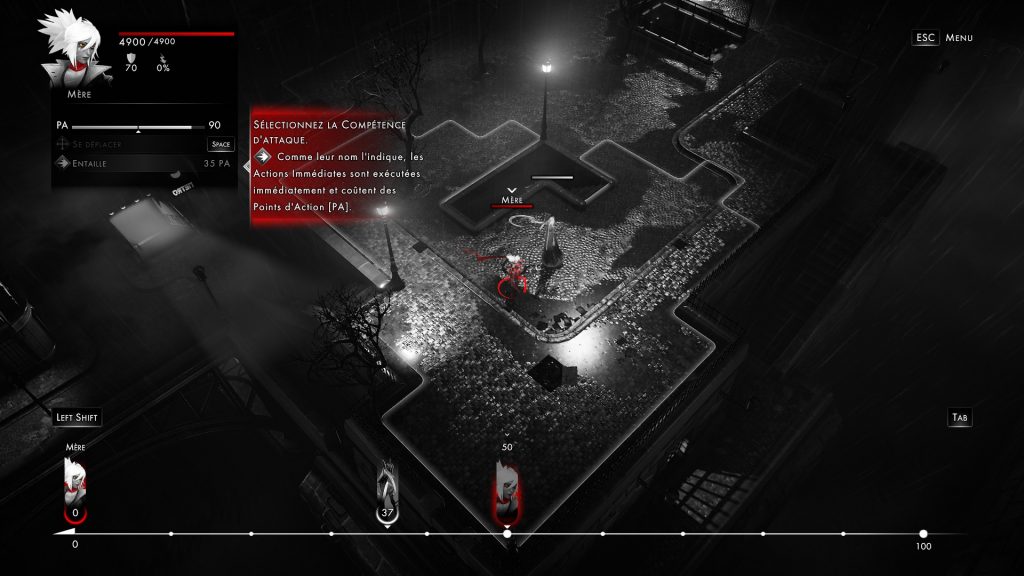Viewport: 1024px width, 576px height.
Task: Select Mère's timeline portrait at initiative 0
Action: coord(75,483)
